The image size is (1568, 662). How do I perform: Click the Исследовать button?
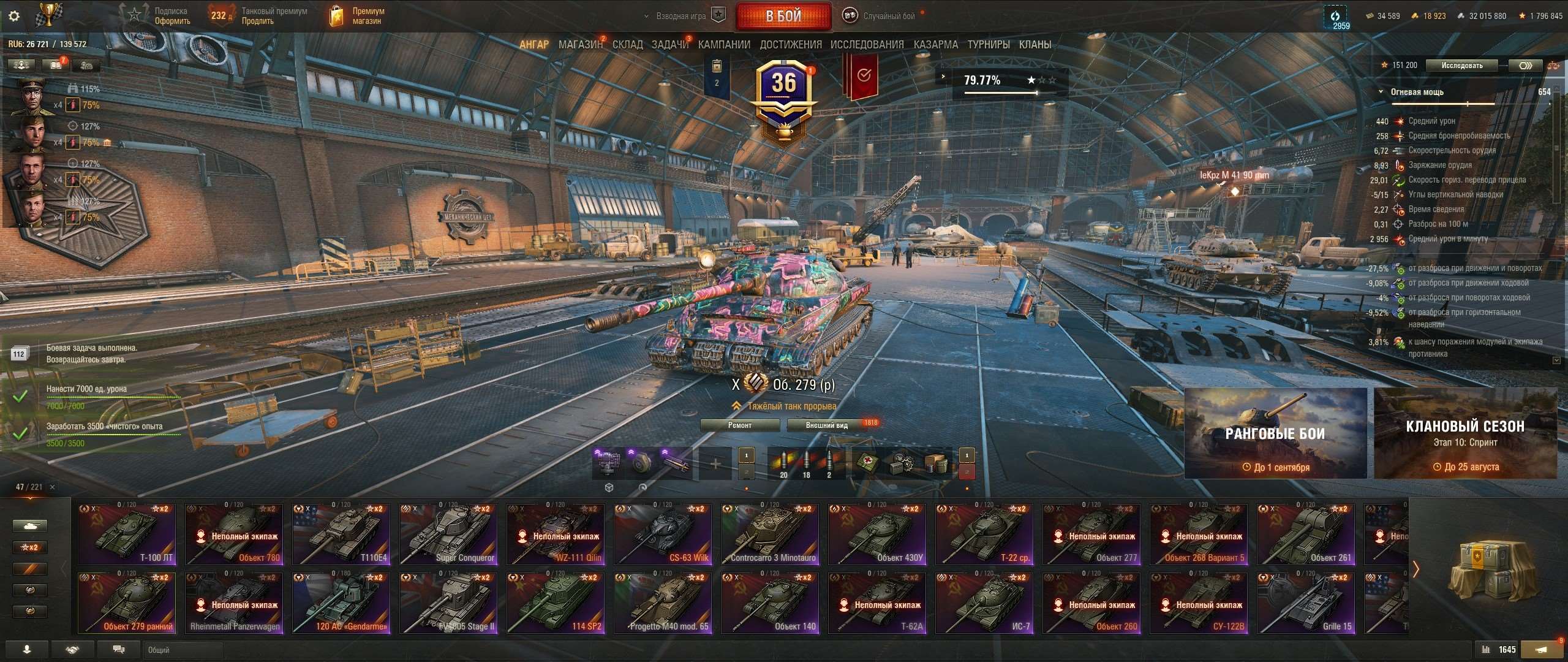pyautogui.click(x=1462, y=66)
